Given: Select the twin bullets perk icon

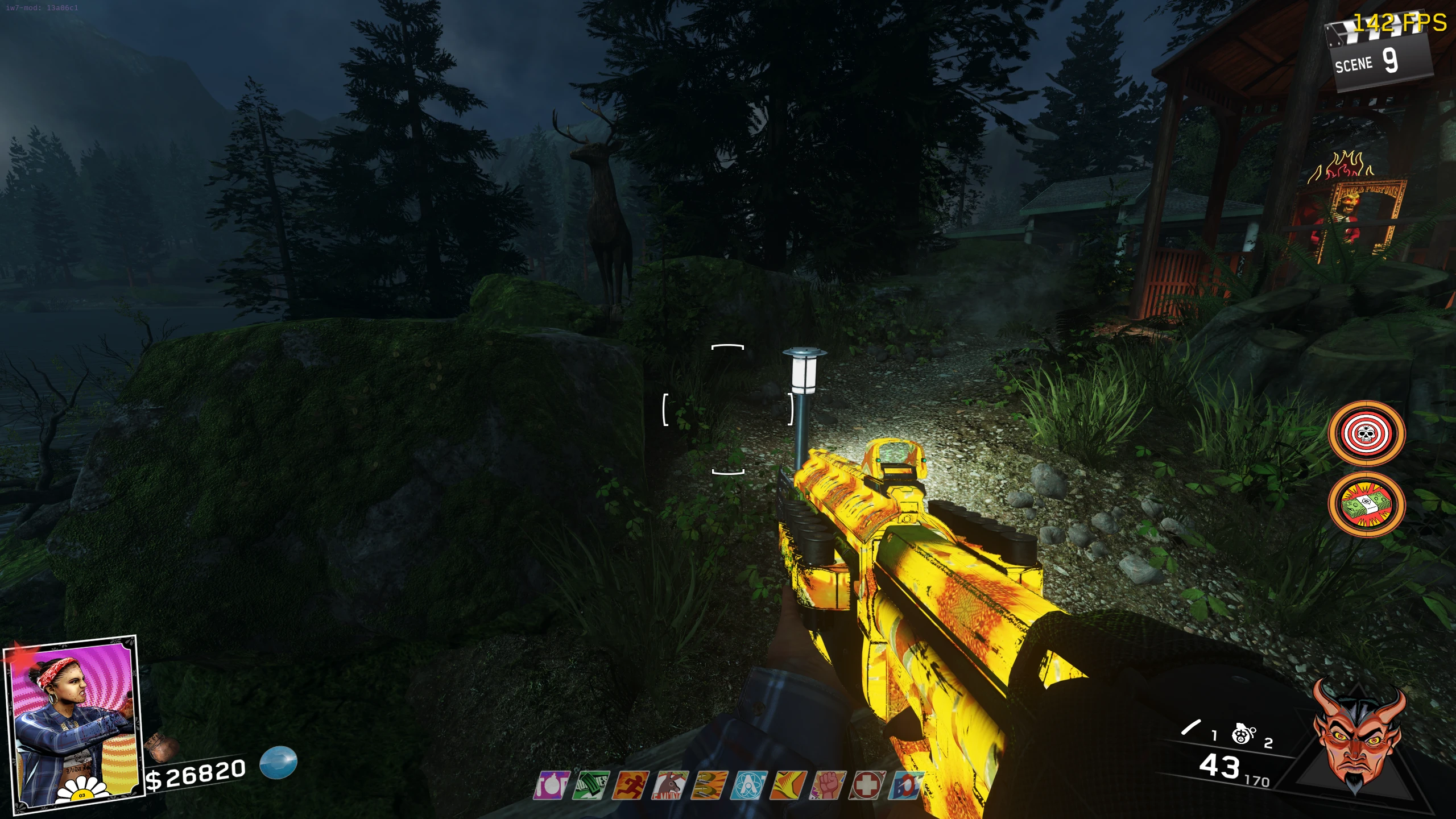Looking at the screenshot, I should tap(709, 785).
